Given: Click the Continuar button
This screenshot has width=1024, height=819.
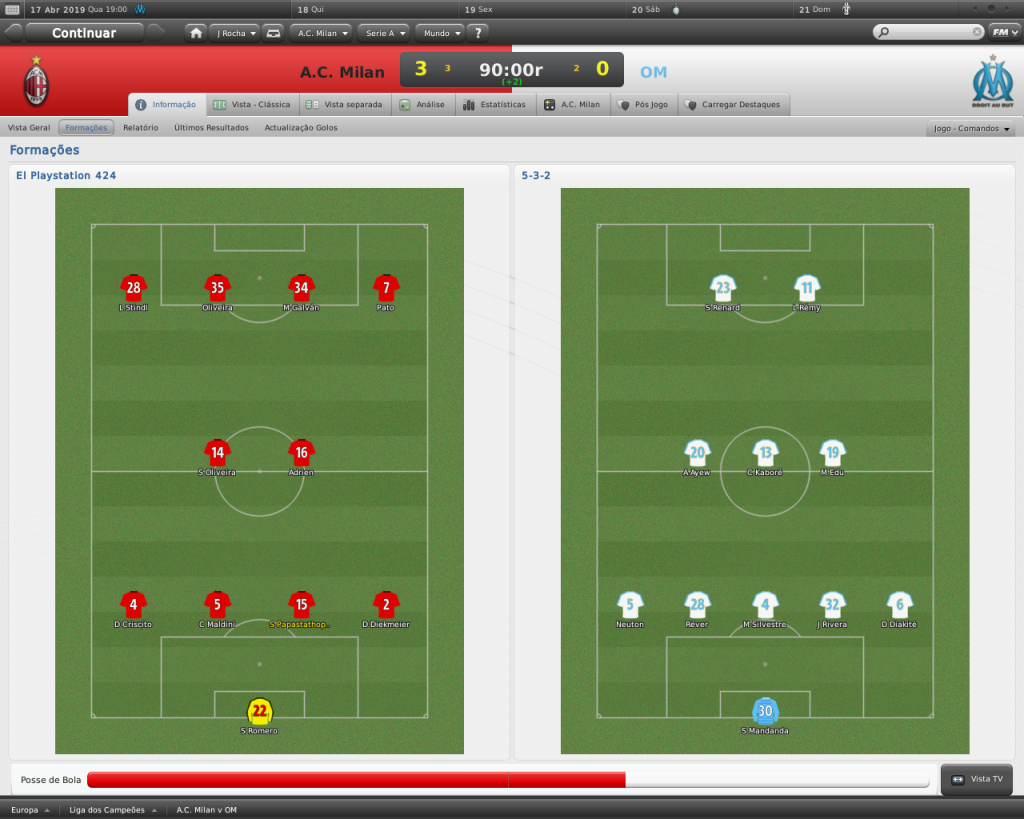Looking at the screenshot, I should tap(84, 33).
